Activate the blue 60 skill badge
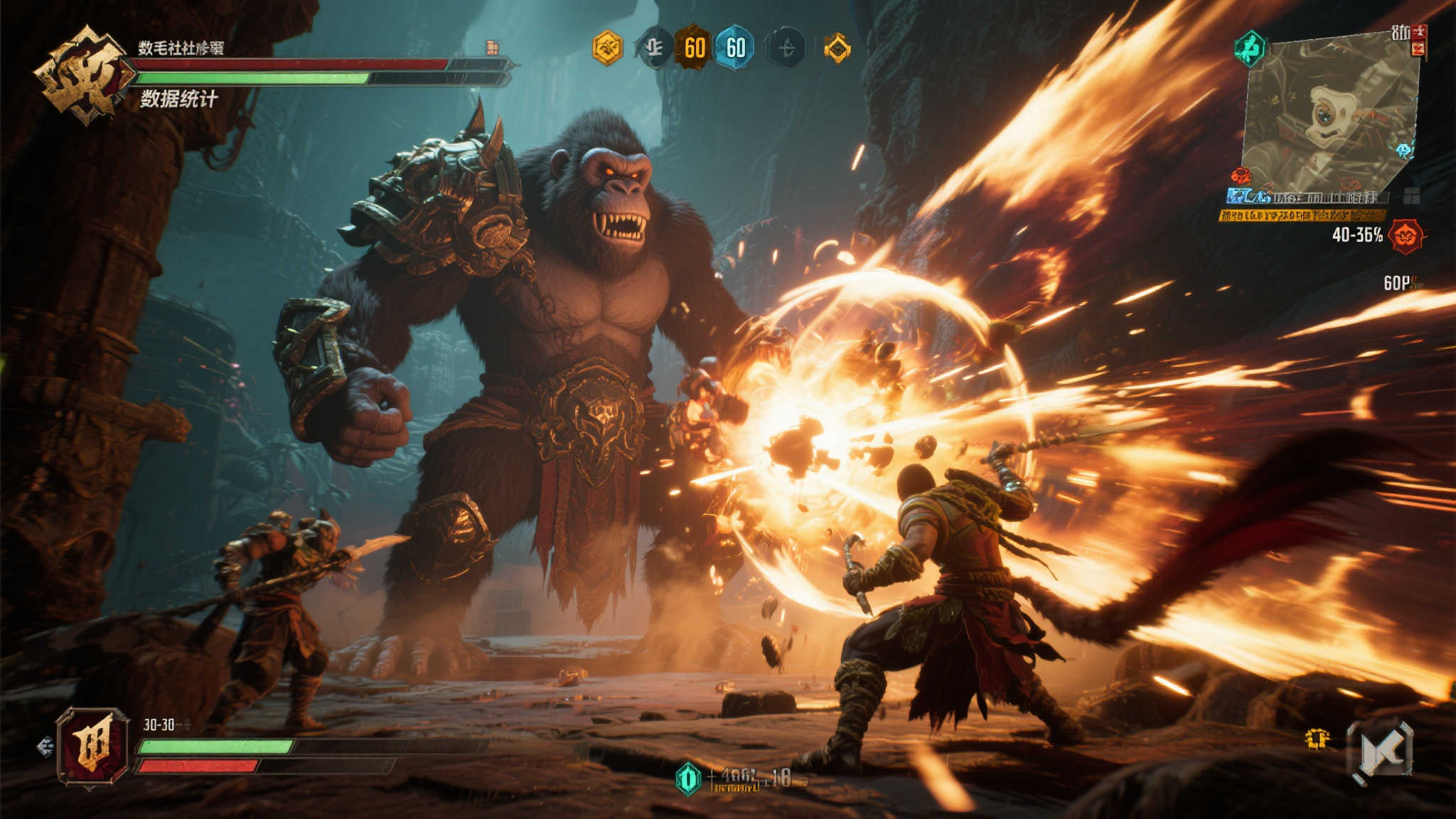This screenshot has height=819, width=1456. 735,48
